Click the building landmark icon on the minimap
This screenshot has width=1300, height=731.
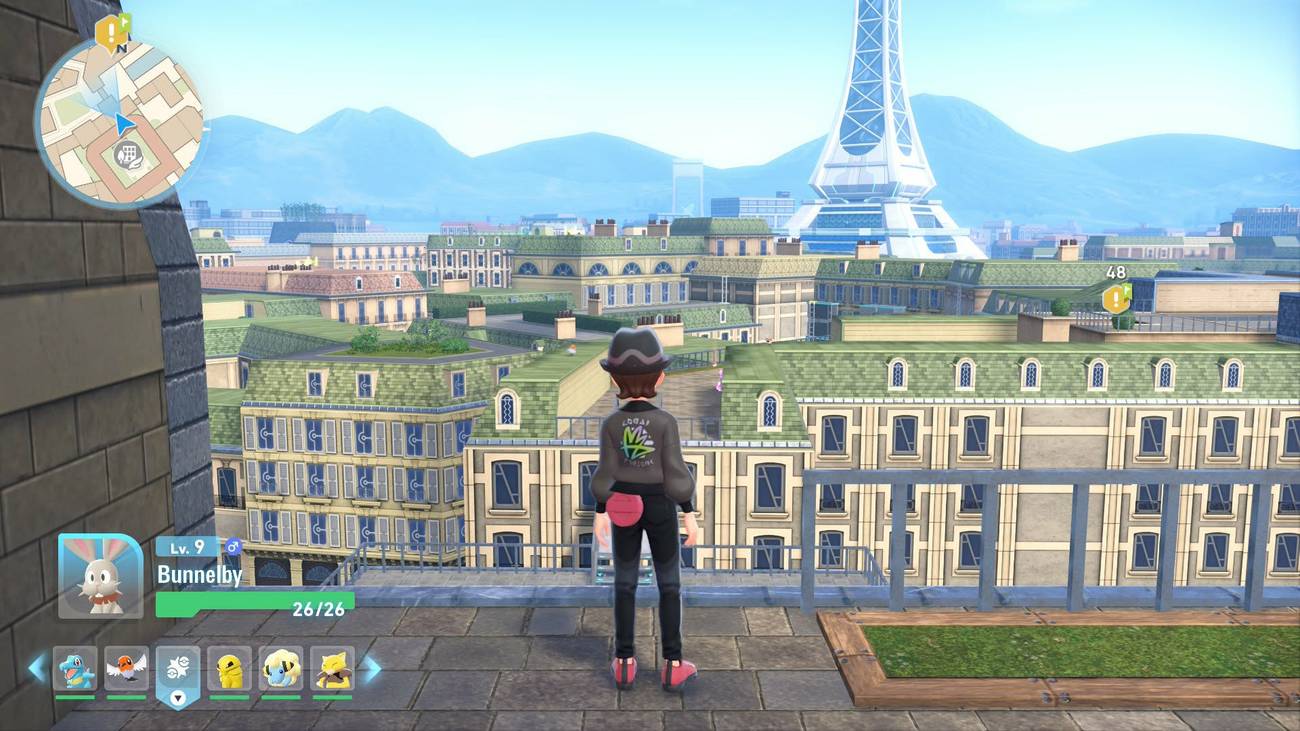point(127,153)
